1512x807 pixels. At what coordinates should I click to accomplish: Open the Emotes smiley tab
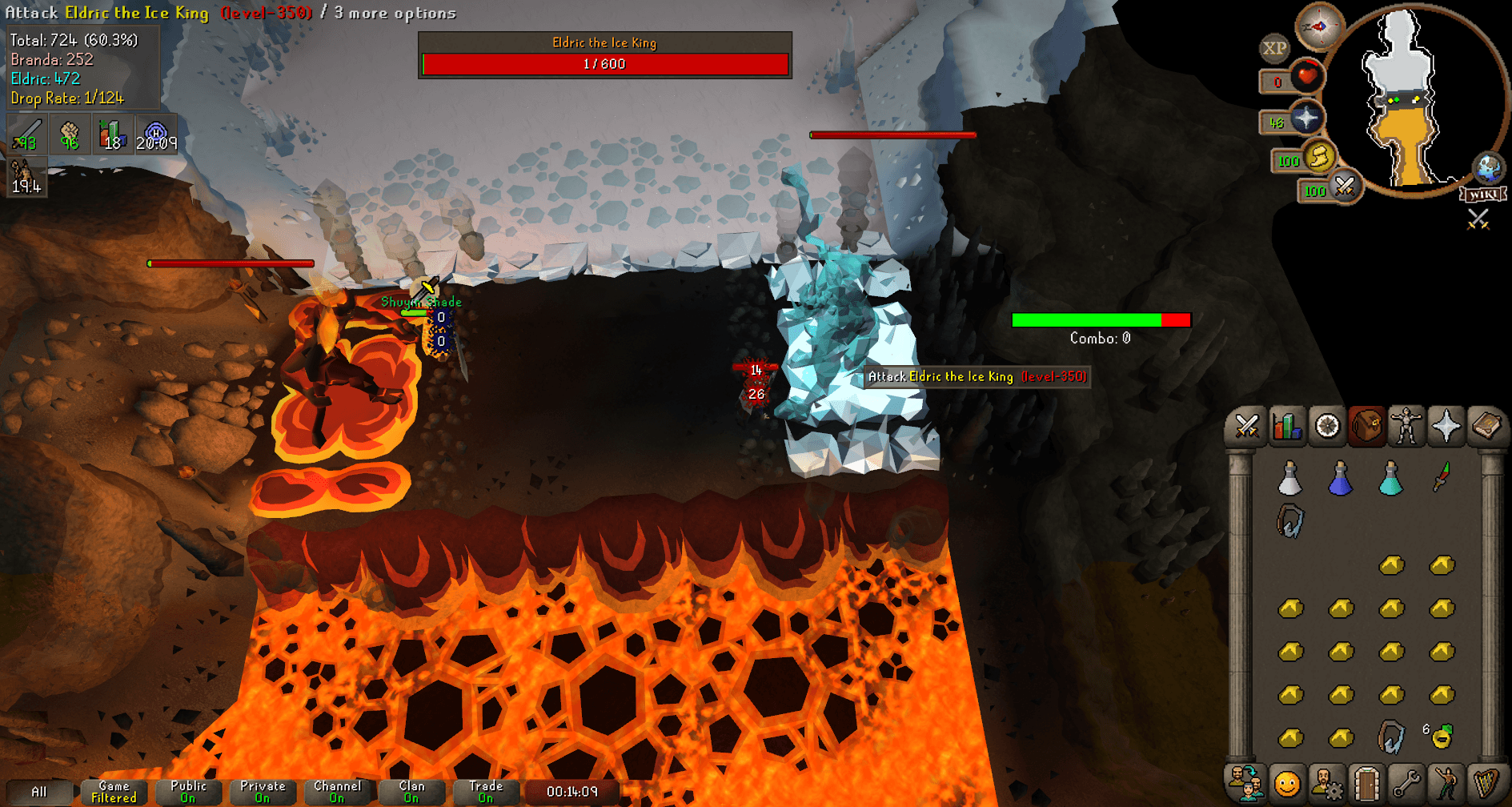pyautogui.click(x=1286, y=783)
